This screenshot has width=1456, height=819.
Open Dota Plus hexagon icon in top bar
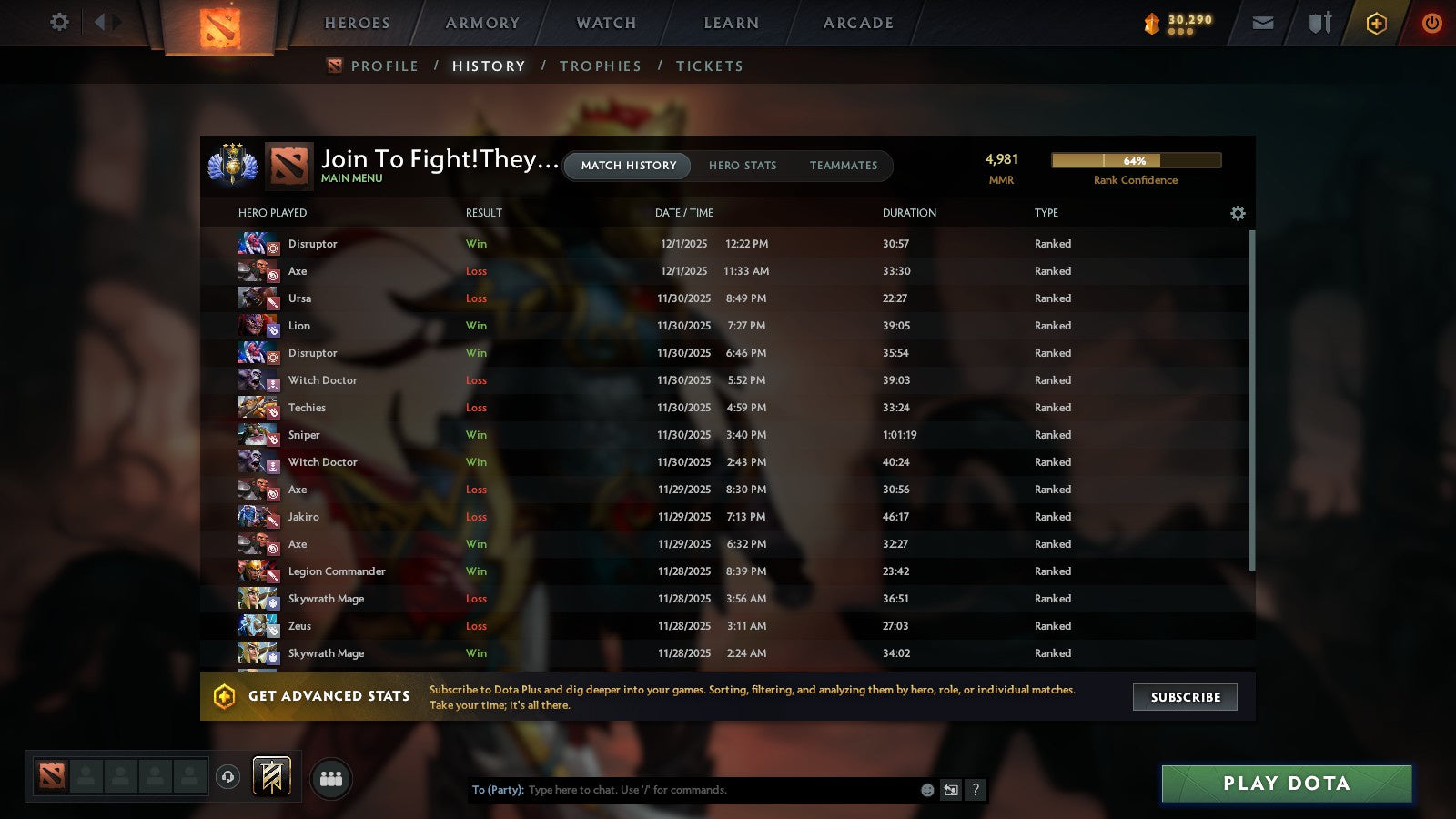1375,23
